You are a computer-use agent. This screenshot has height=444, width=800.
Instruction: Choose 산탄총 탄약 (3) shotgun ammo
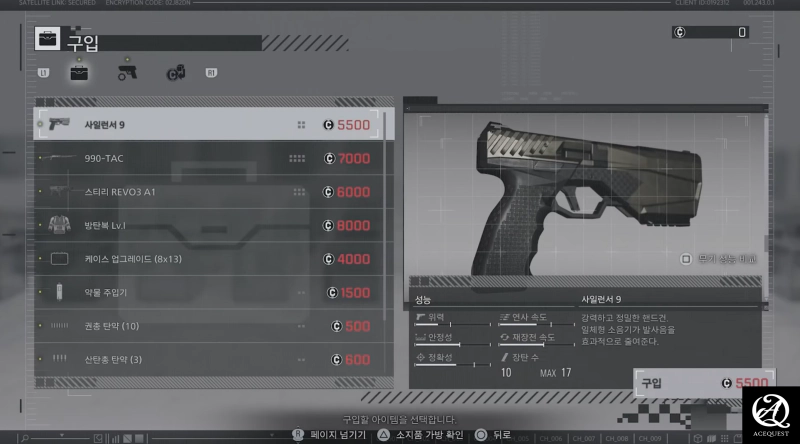pos(214,359)
